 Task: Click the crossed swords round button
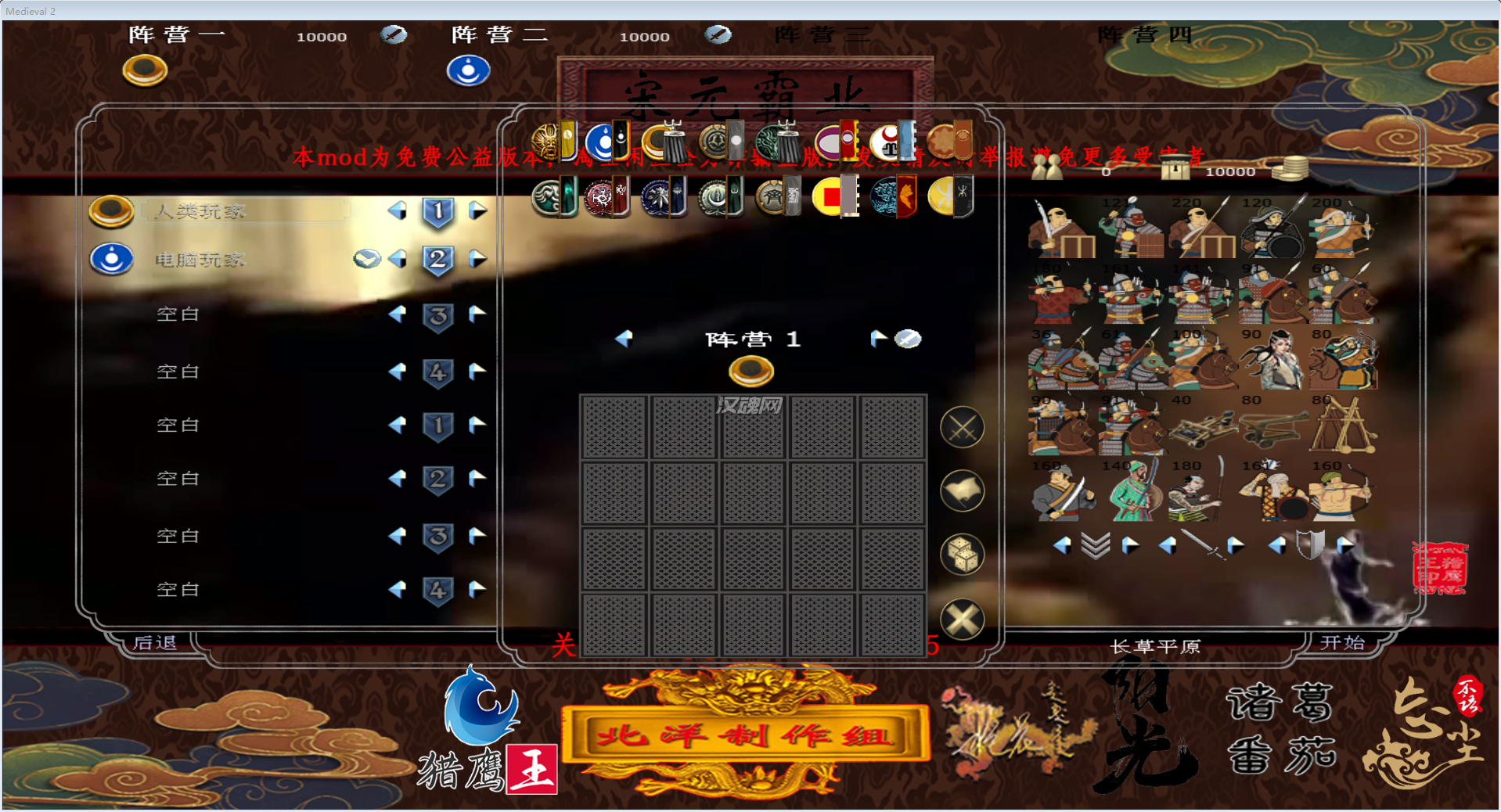(x=962, y=428)
